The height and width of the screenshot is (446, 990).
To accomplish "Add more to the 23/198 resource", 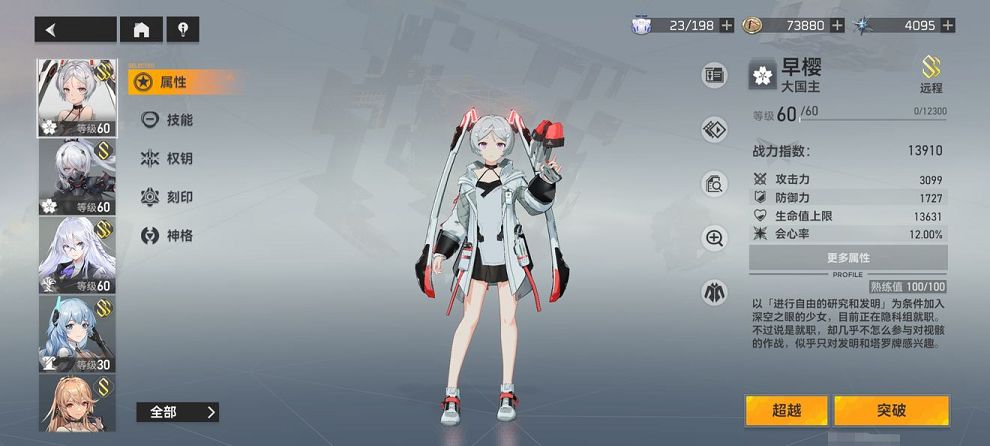I will (727, 25).
